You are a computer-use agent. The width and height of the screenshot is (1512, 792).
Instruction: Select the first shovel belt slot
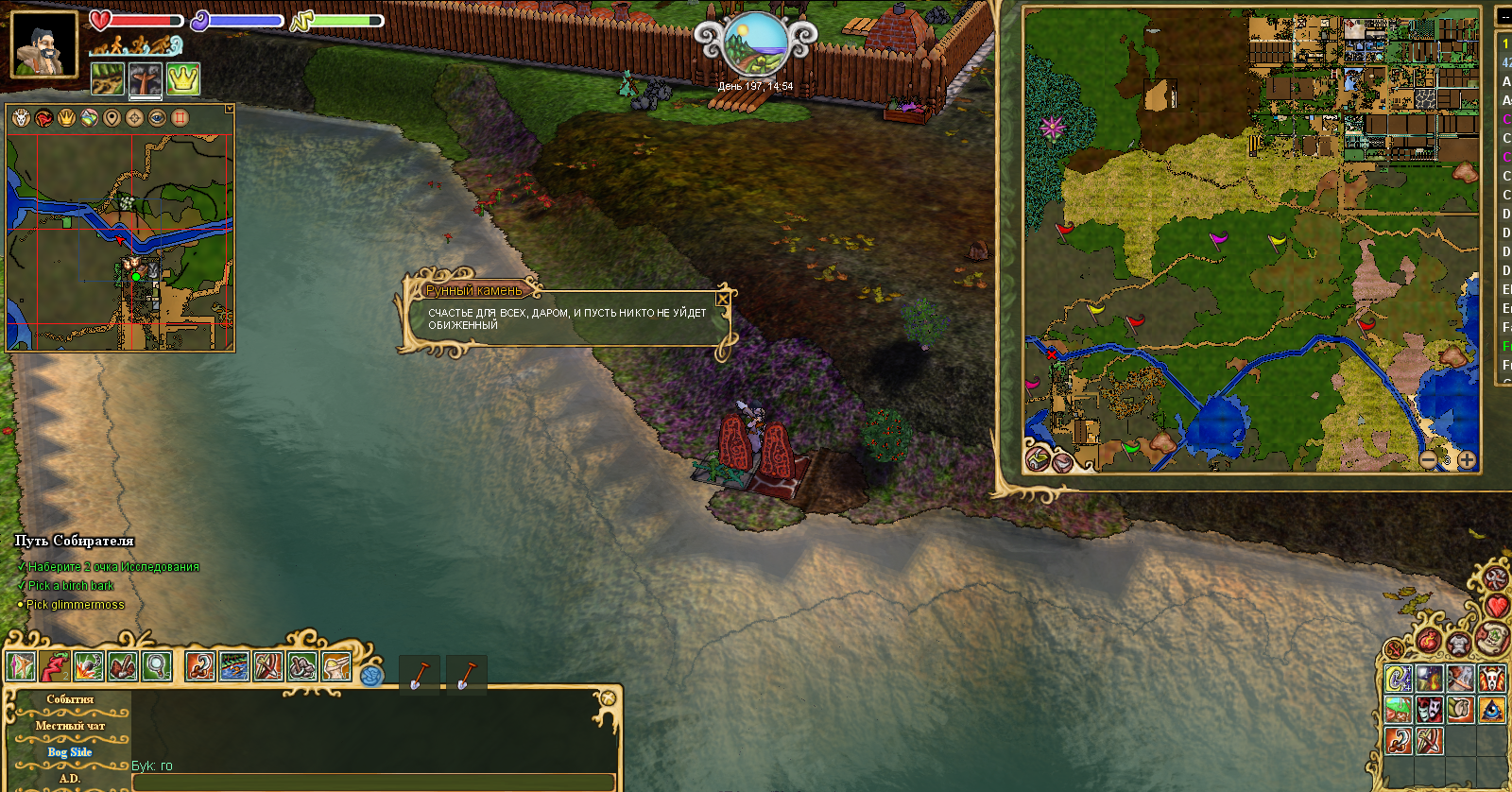click(419, 674)
